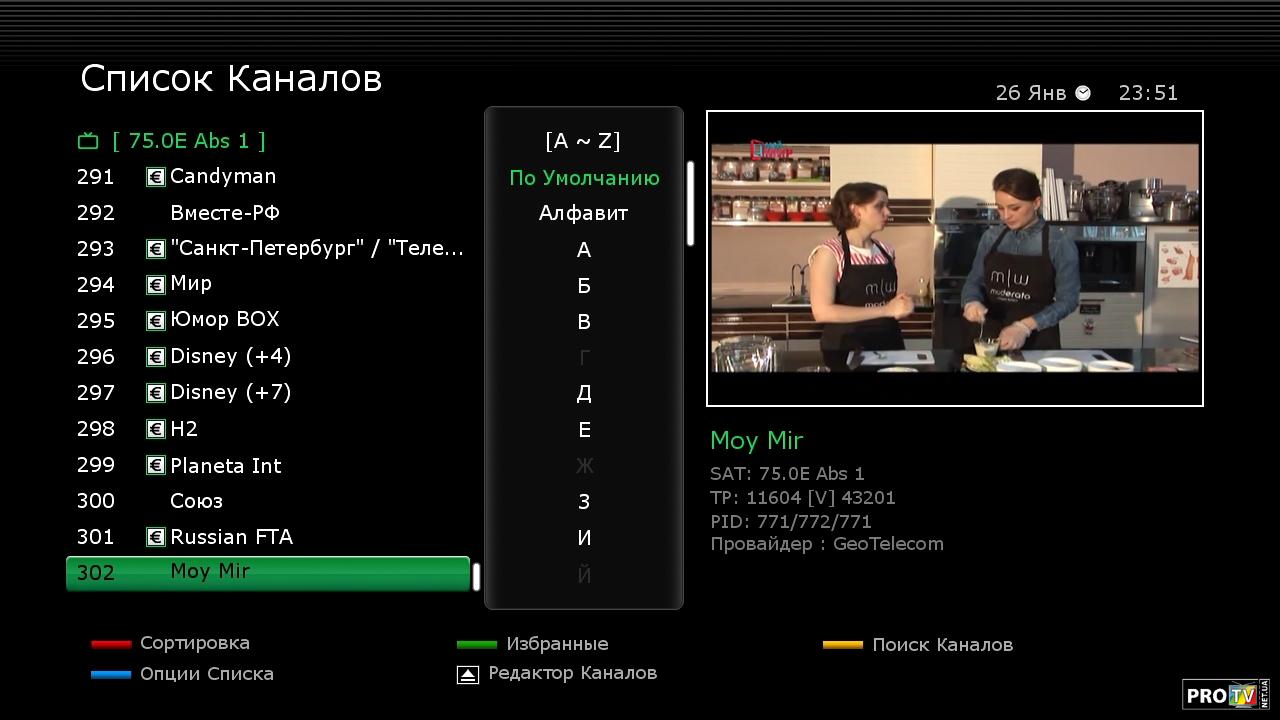Open the Сортировка red option

pyautogui.click(x=194, y=643)
